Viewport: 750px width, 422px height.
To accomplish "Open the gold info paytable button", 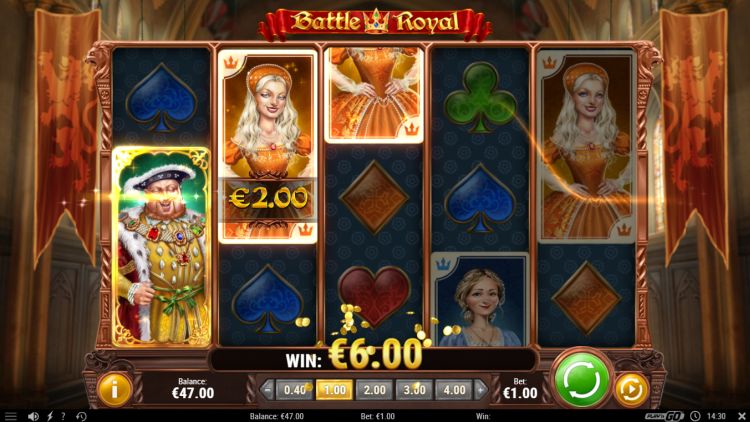I will pyautogui.click(x=114, y=389).
